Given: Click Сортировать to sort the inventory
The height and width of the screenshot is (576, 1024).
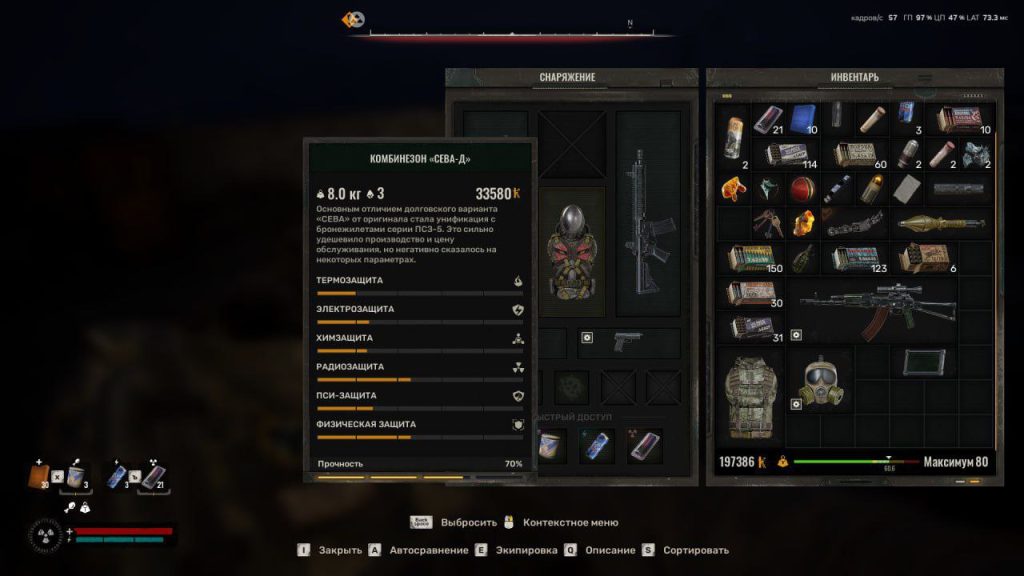Looking at the screenshot, I should click(693, 550).
